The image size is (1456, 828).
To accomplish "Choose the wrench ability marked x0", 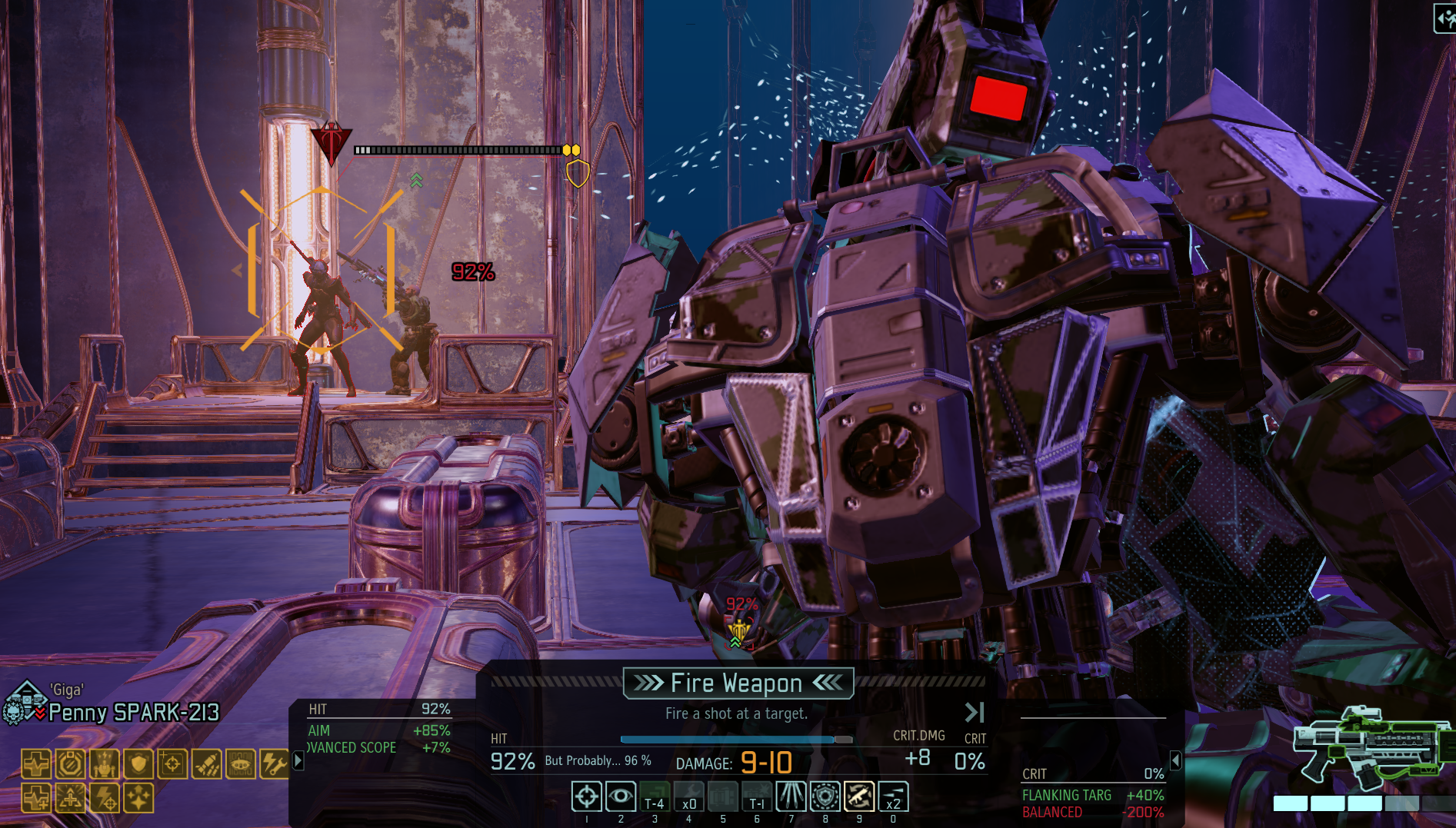I will (x=688, y=796).
